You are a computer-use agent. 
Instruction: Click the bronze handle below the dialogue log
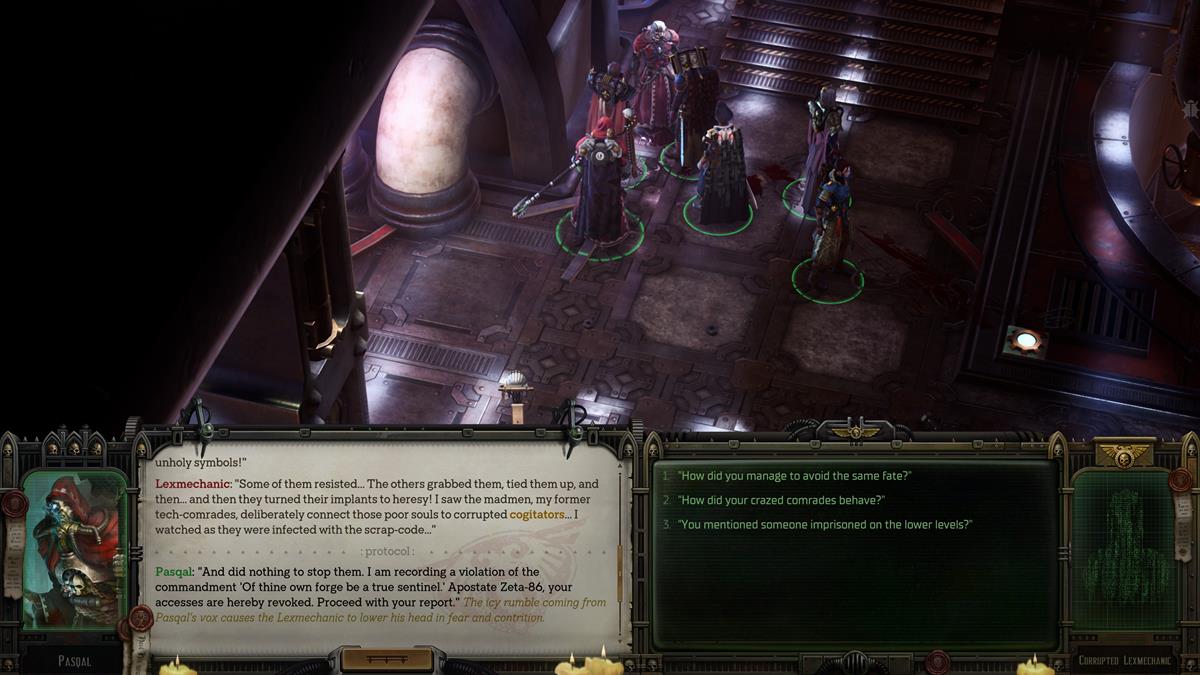[x=386, y=659]
